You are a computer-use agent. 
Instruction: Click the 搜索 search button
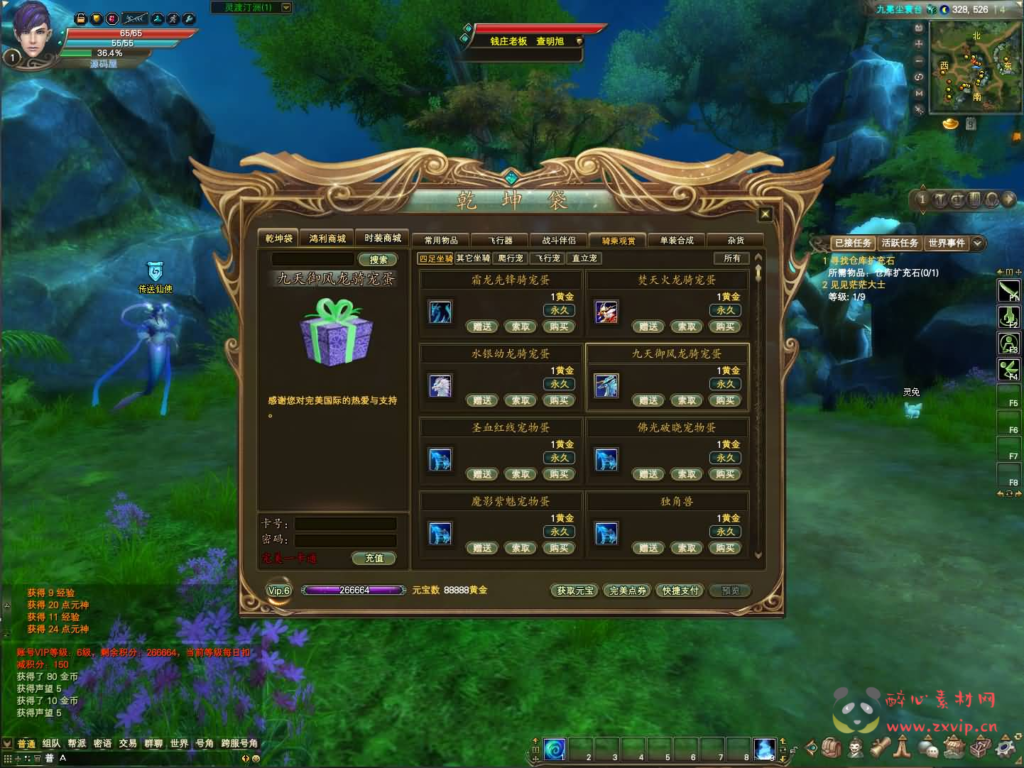[377, 260]
